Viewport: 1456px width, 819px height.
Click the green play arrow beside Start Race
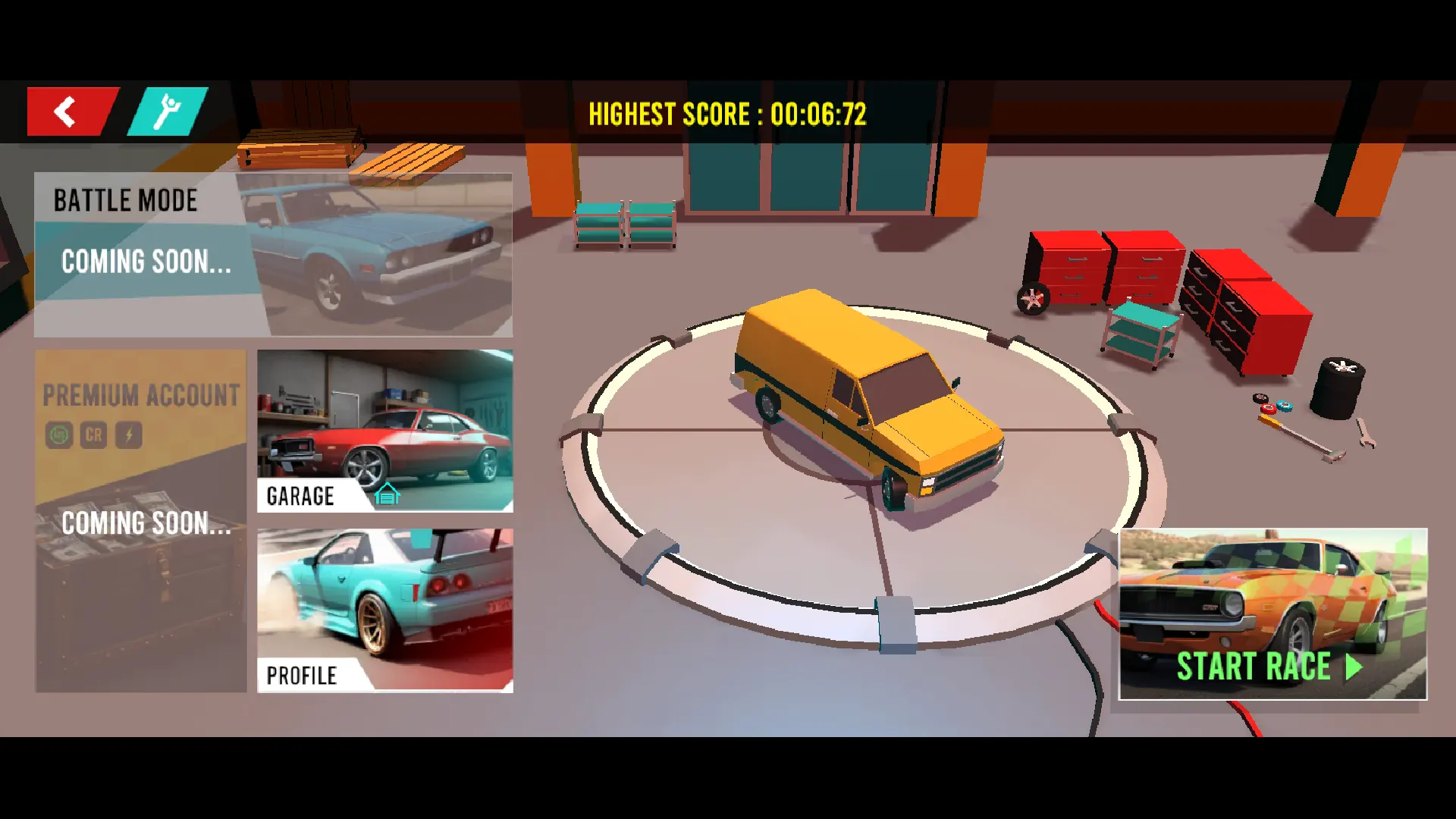point(1354,667)
